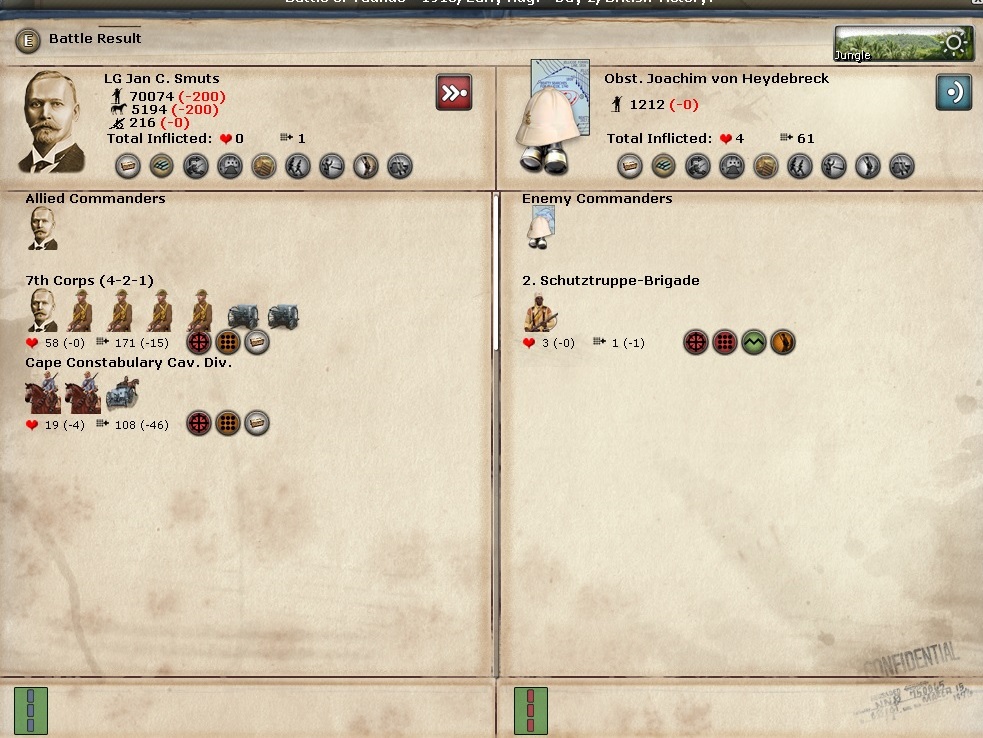Open the Jungle terrain thumbnail
The height and width of the screenshot is (738, 983).
pyautogui.click(x=903, y=44)
